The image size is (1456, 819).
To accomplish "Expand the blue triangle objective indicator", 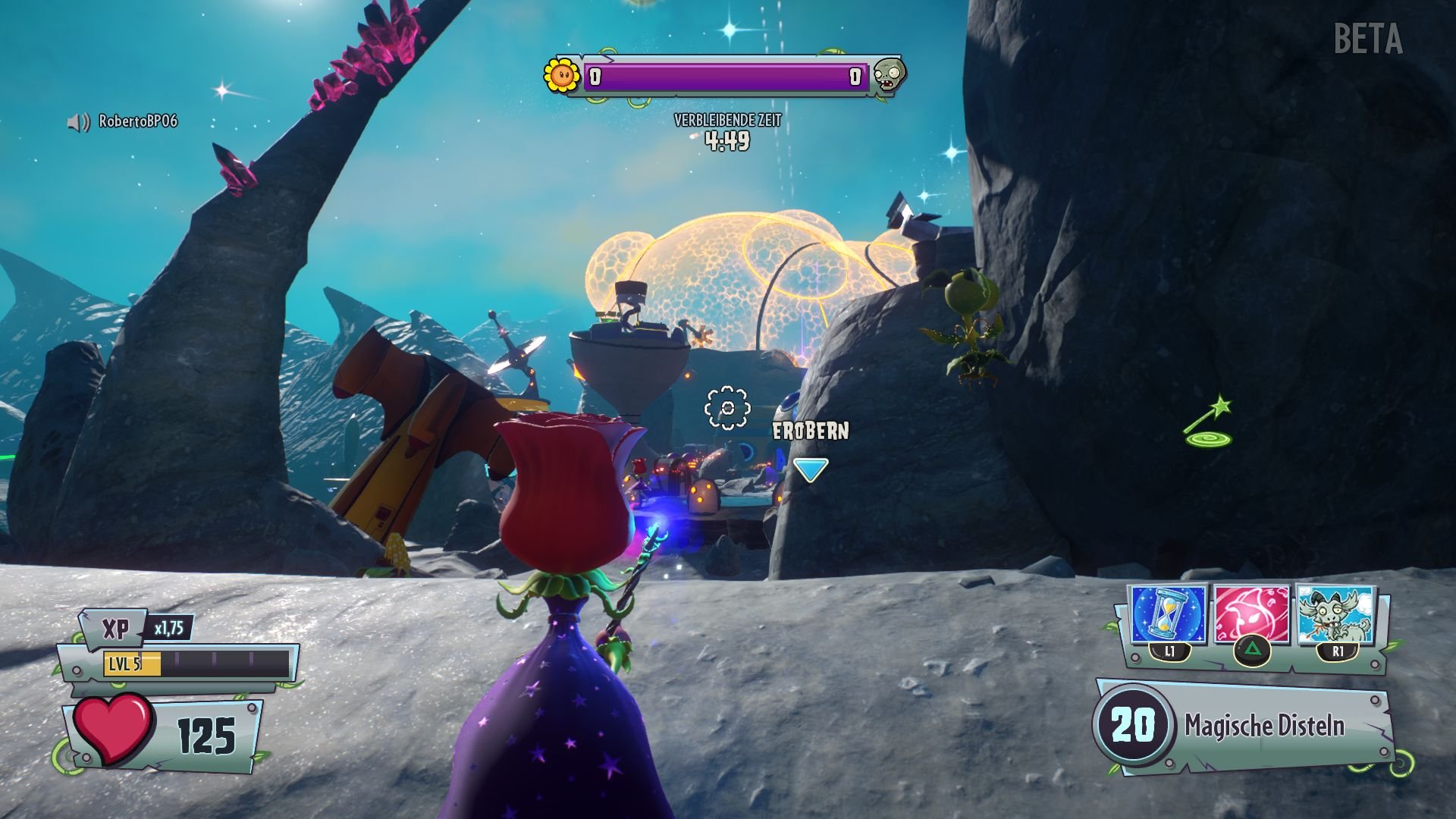I will point(811,468).
